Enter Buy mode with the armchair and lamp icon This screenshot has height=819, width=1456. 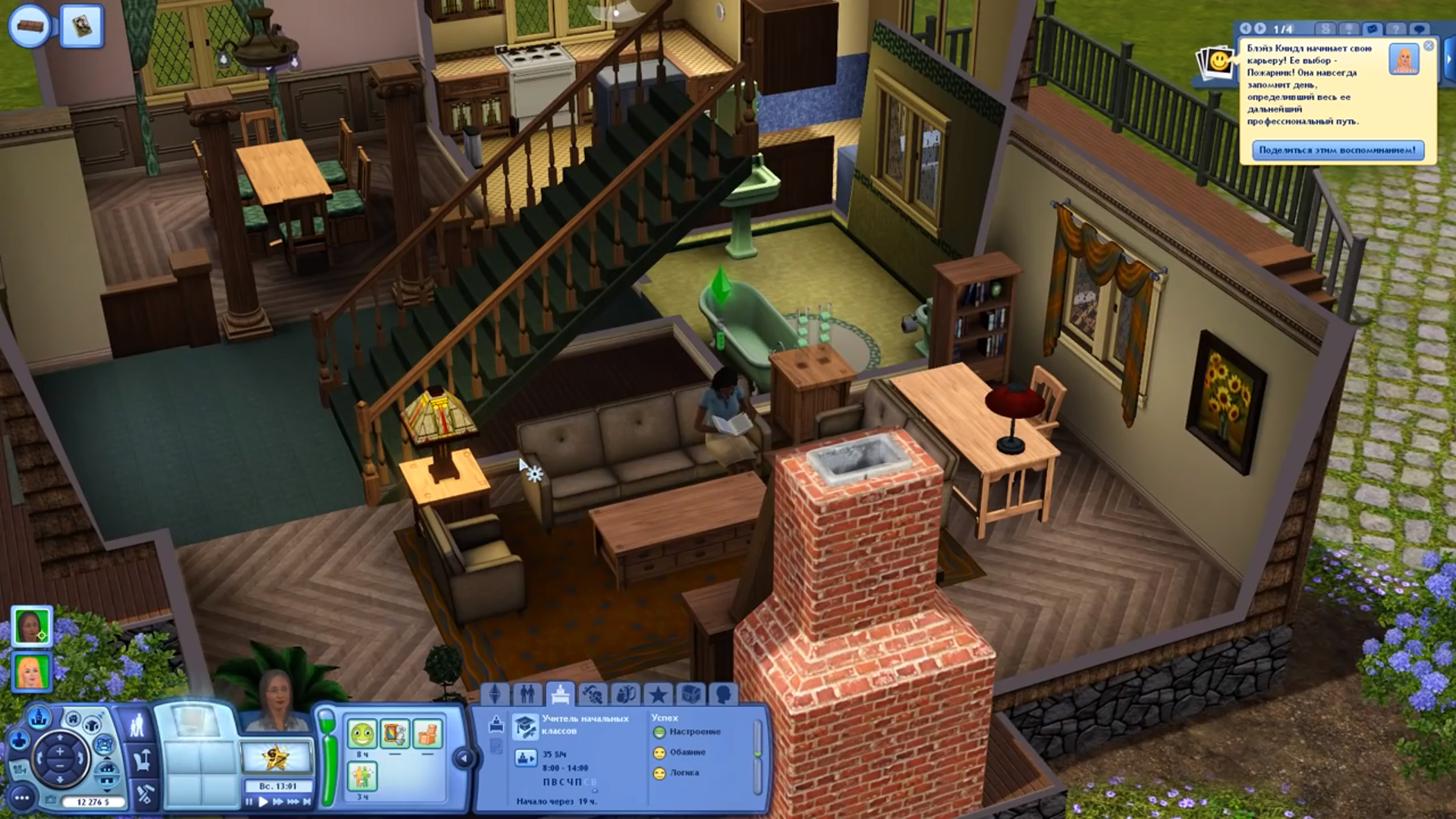click(x=142, y=759)
